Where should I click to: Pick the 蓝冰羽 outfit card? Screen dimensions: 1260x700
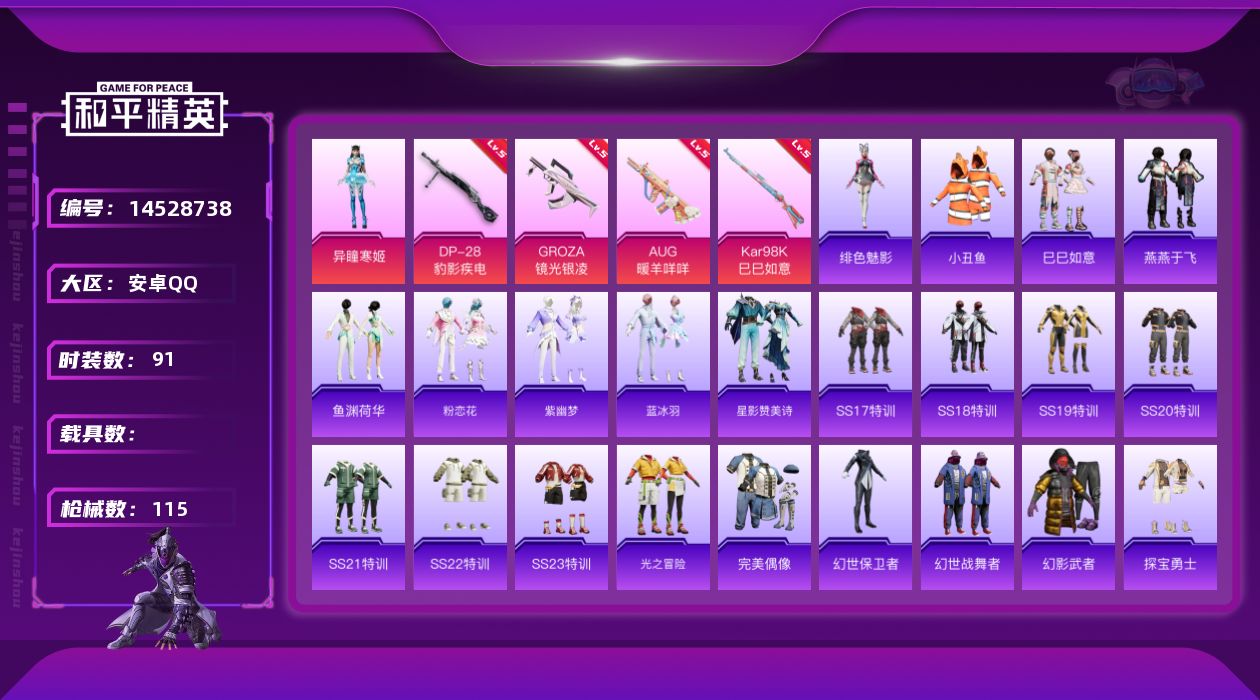click(663, 364)
